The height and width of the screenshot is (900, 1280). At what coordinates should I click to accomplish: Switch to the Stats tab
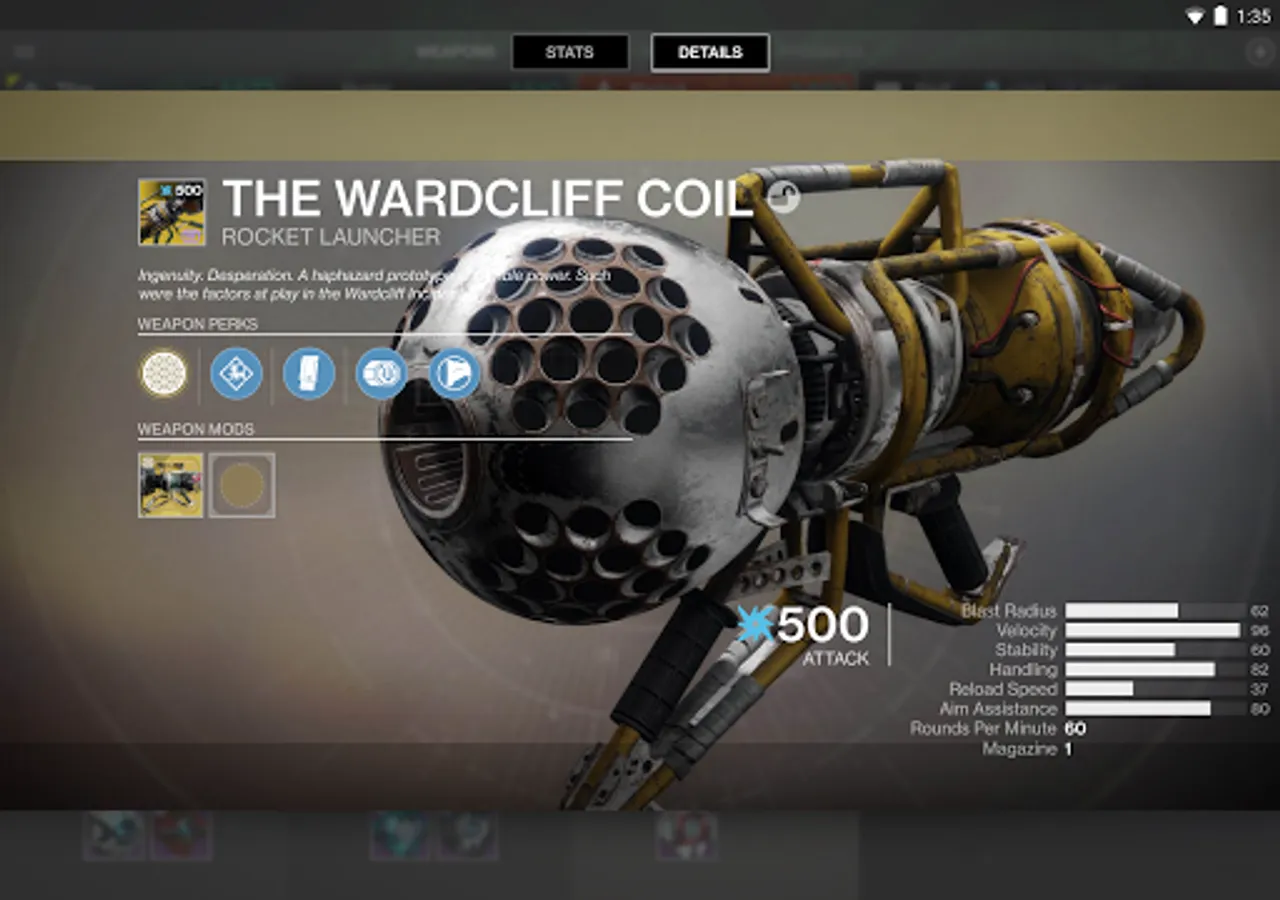tap(570, 52)
